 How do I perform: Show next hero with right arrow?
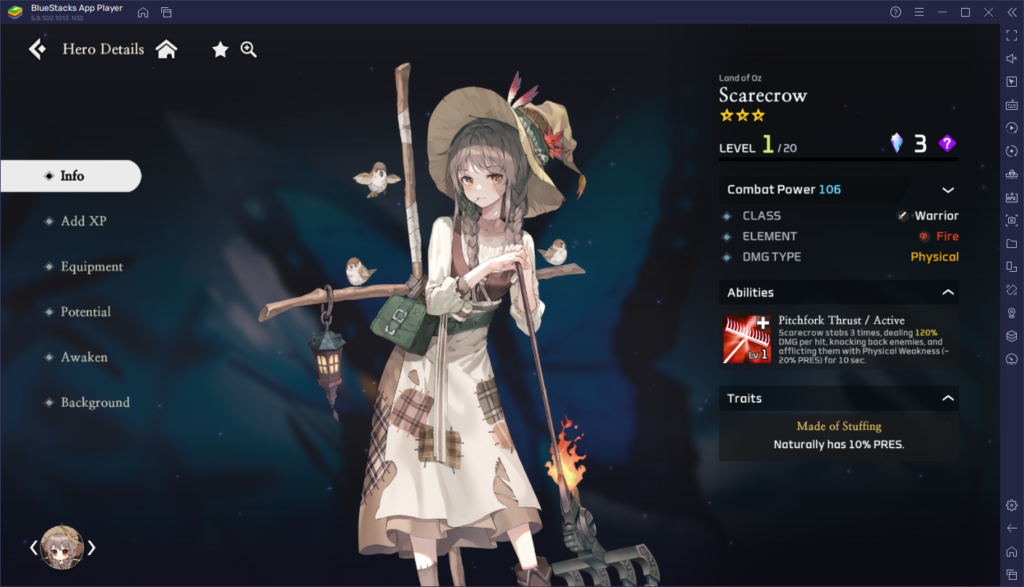[x=92, y=547]
